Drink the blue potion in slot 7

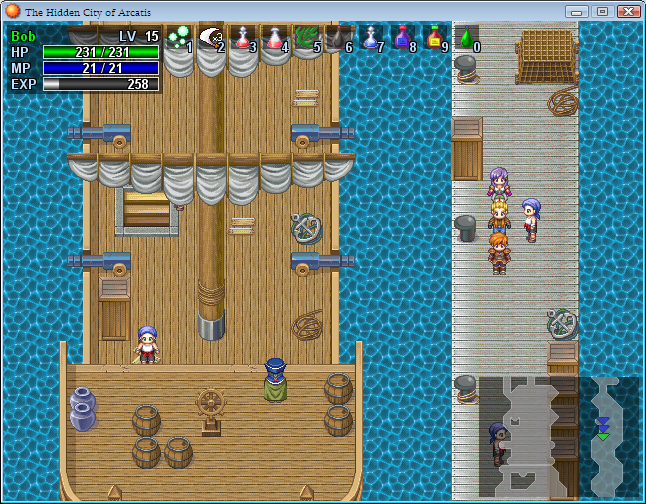(x=371, y=38)
